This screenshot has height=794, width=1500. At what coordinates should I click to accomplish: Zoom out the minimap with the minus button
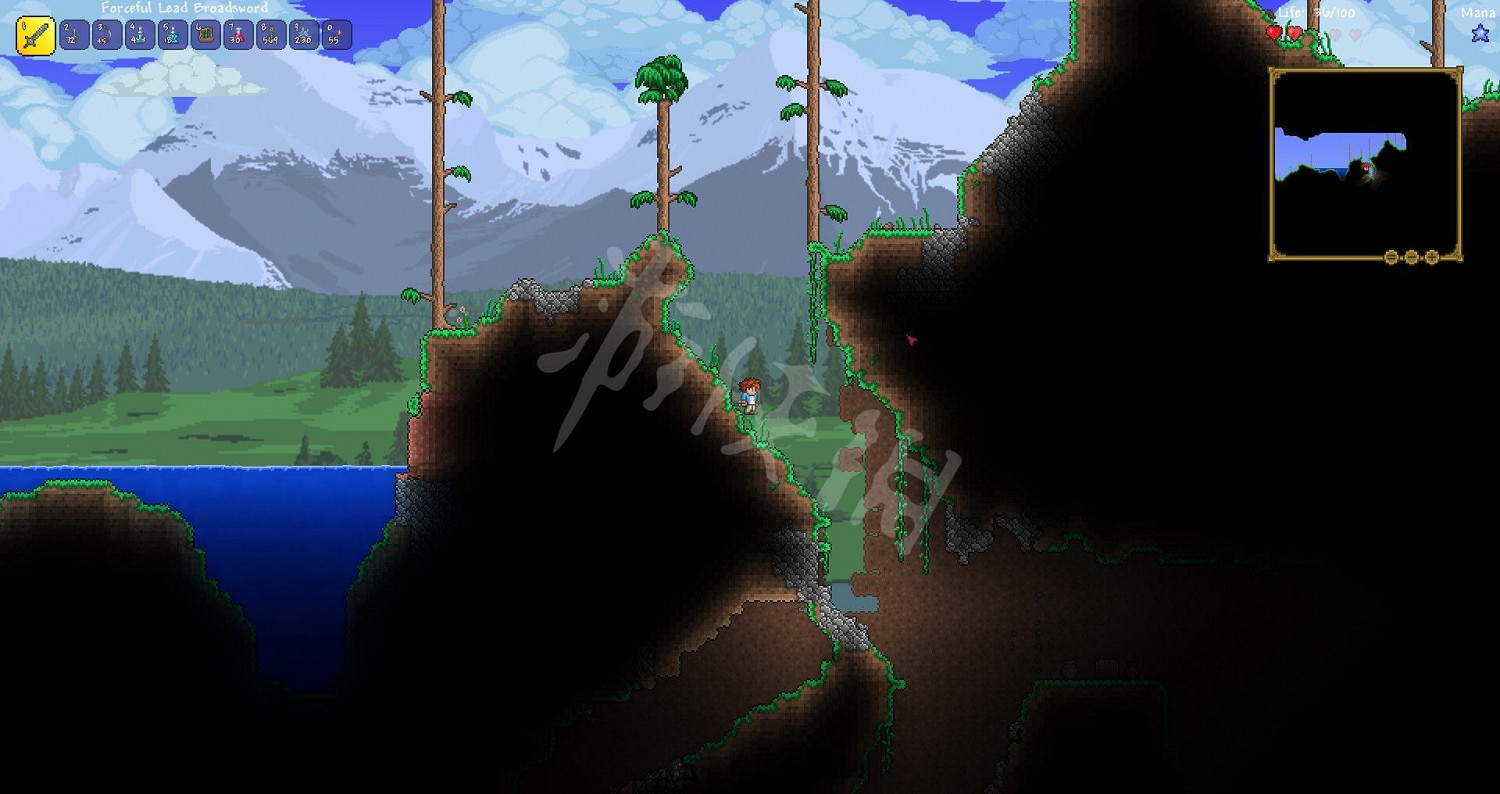[x=1391, y=257]
